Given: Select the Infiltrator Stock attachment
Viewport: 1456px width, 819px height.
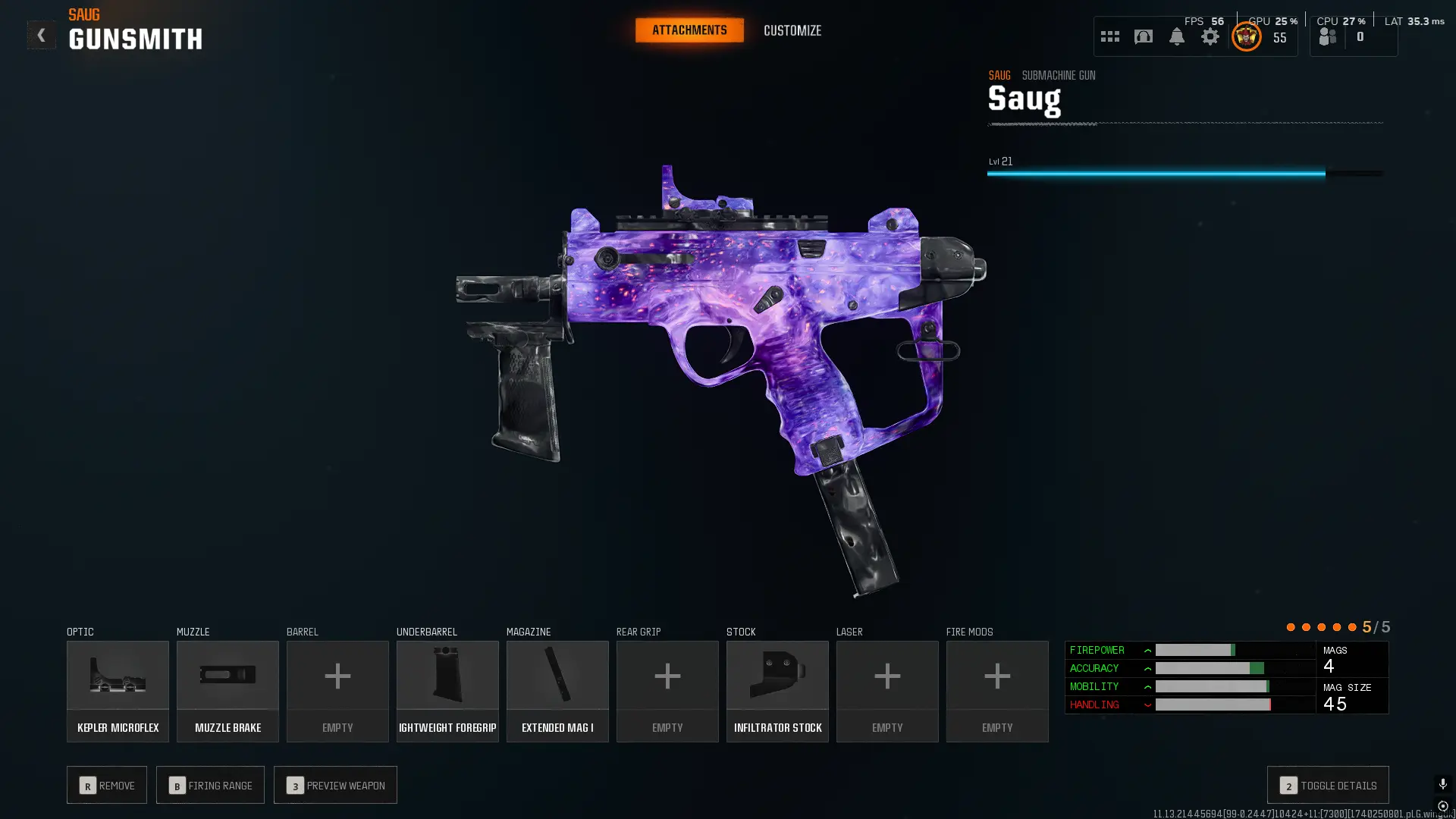Looking at the screenshot, I should click(777, 690).
